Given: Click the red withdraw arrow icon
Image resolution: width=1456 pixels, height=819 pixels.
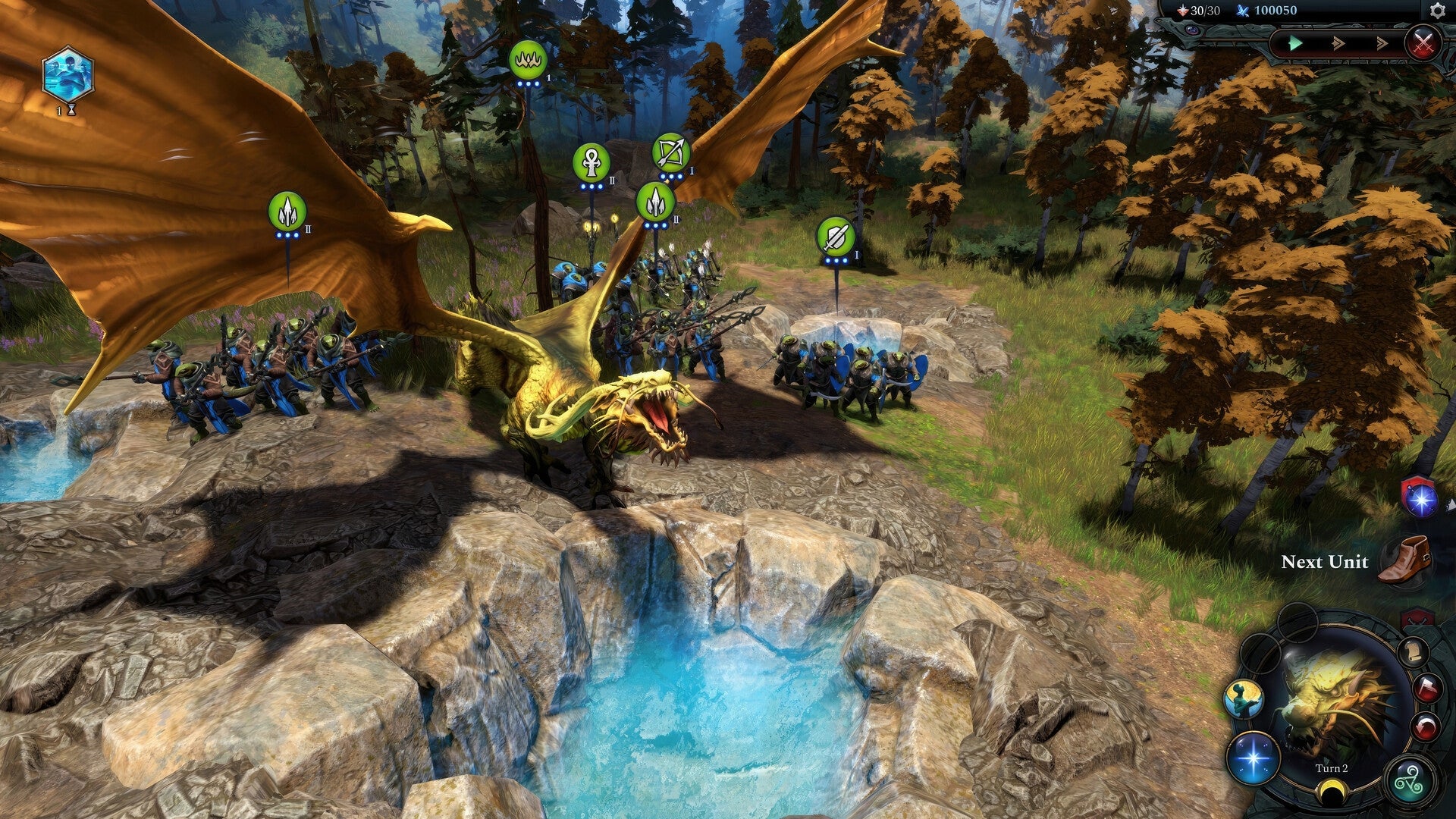Looking at the screenshot, I should tap(1424, 725).
